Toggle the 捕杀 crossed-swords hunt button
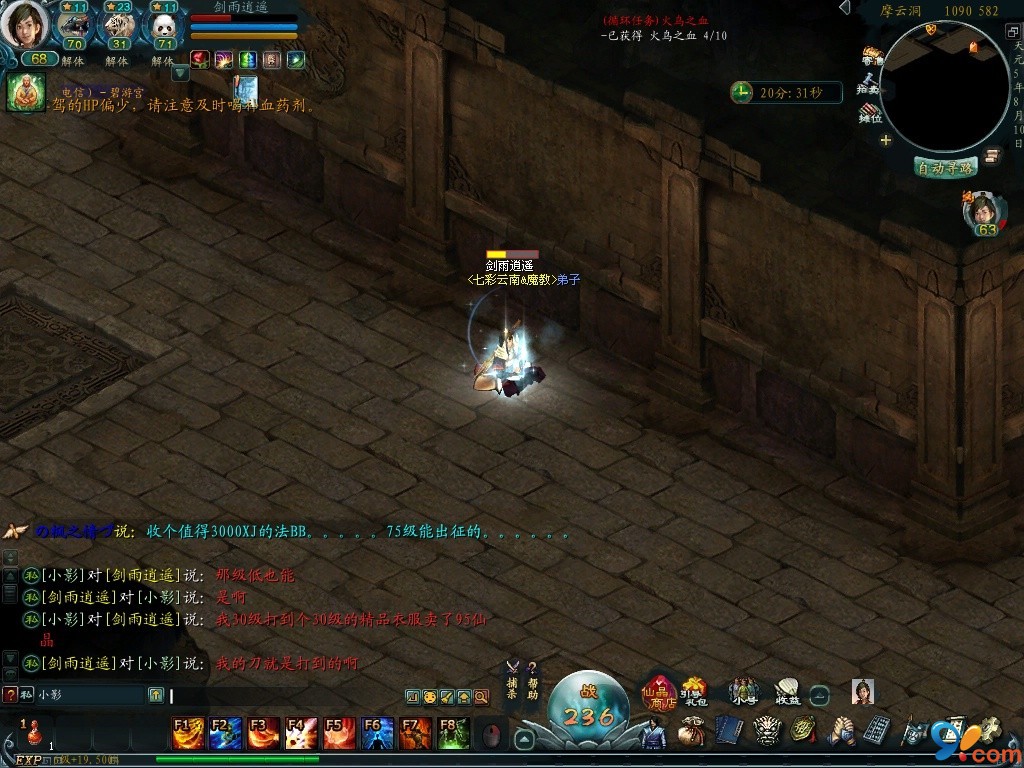The image size is (1024, 768). pos(512,681)
